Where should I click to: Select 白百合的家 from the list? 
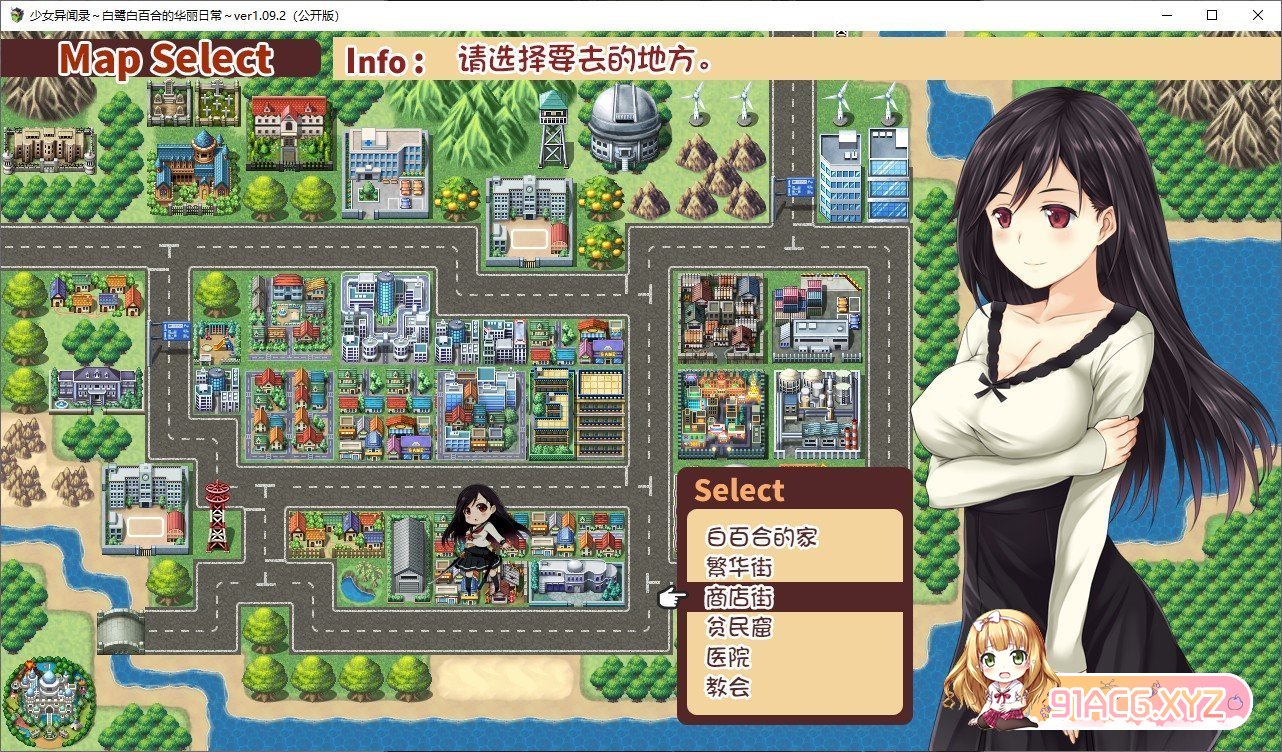(761, 537)
